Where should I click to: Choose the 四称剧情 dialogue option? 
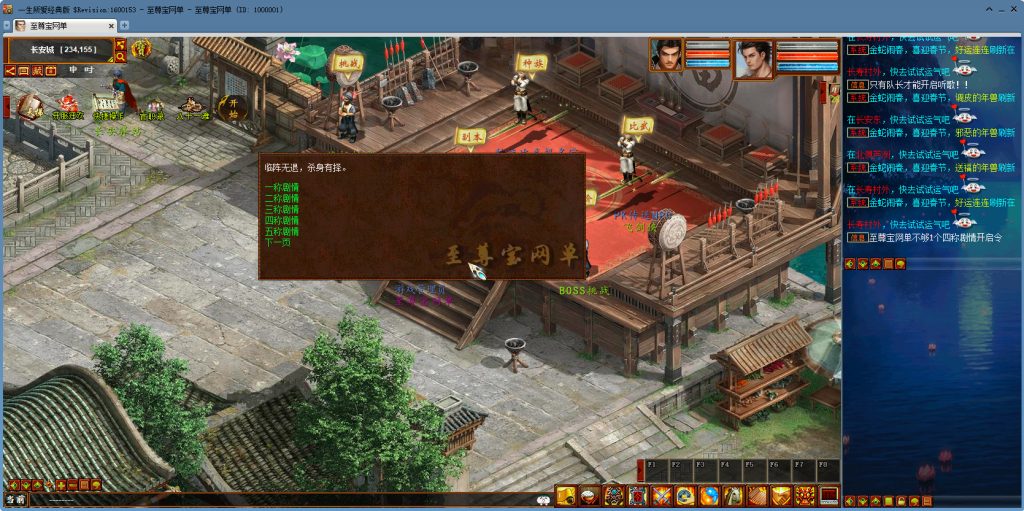tap(282, 220)
